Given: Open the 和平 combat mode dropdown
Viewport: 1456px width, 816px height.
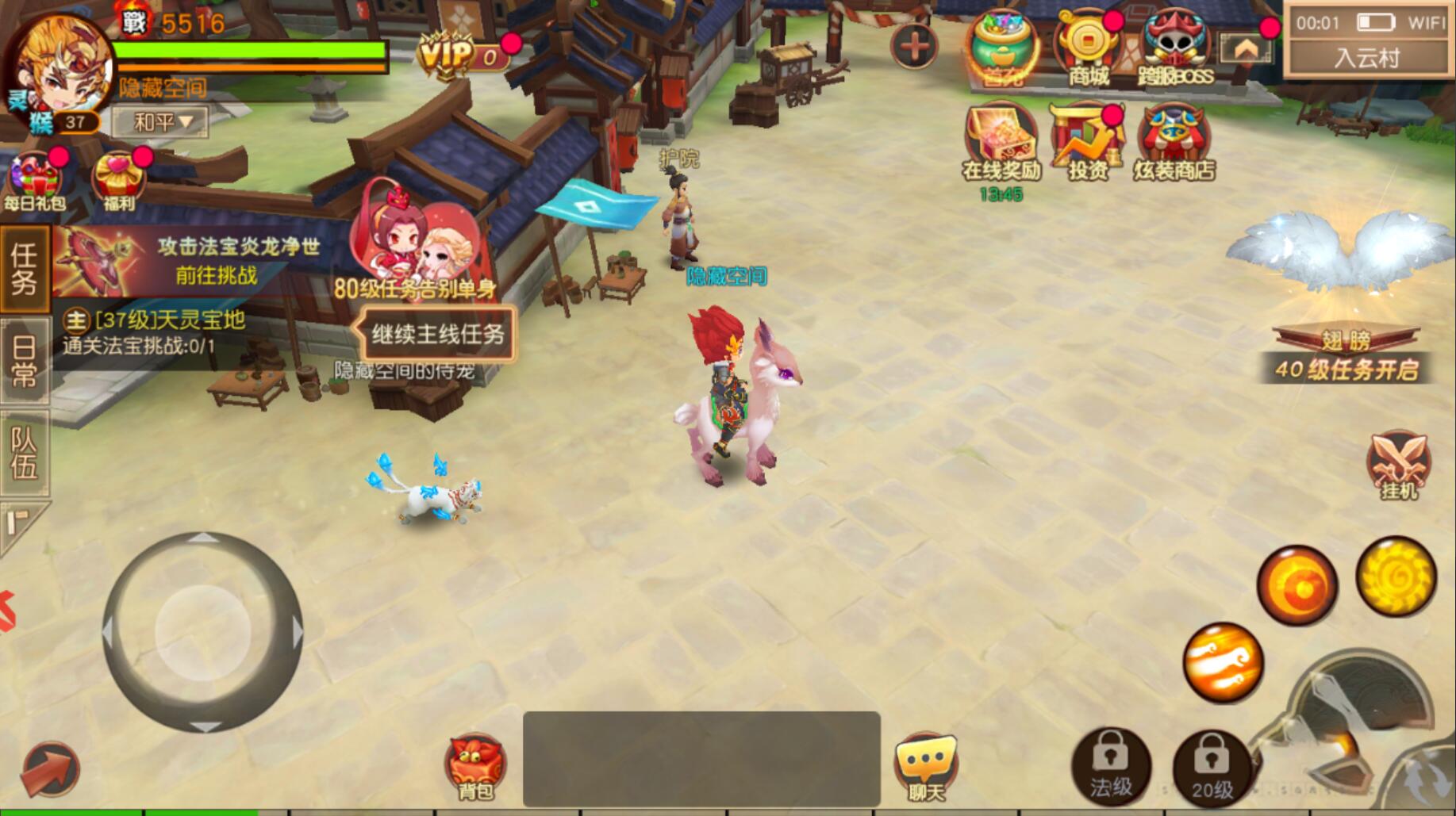Looking at the screenshot, I should (x=161, y=122).
